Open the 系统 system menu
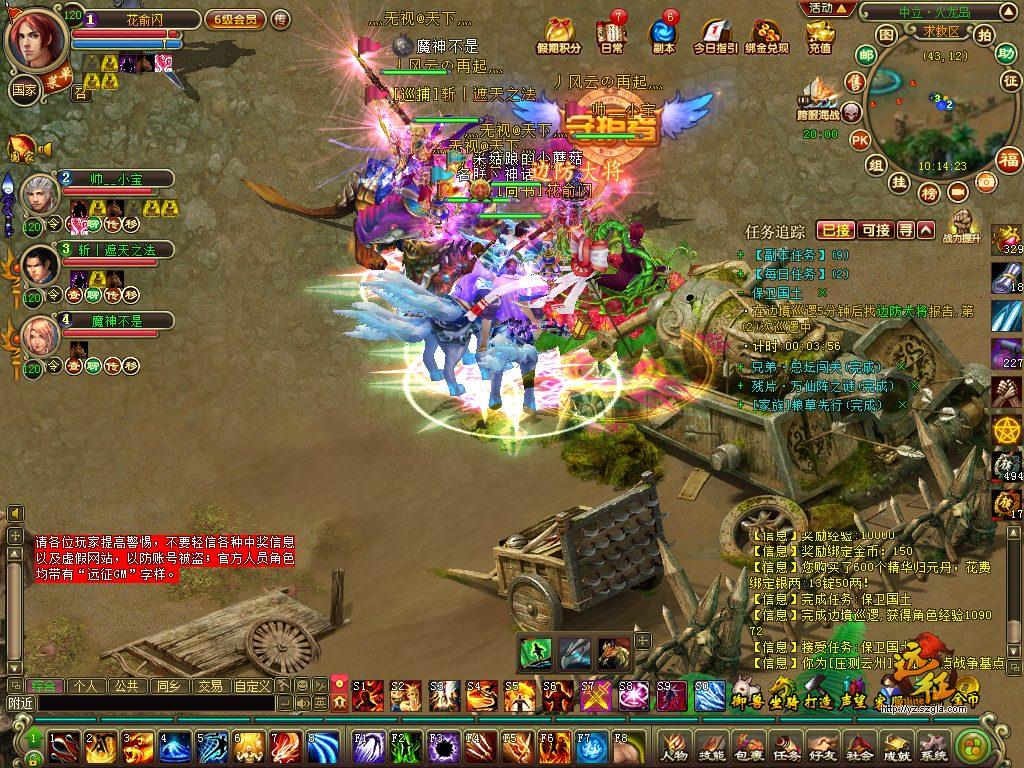Image resolution: width=1024 pixels, height=768 pixels. pyautogui.click(x=932, y=746)
